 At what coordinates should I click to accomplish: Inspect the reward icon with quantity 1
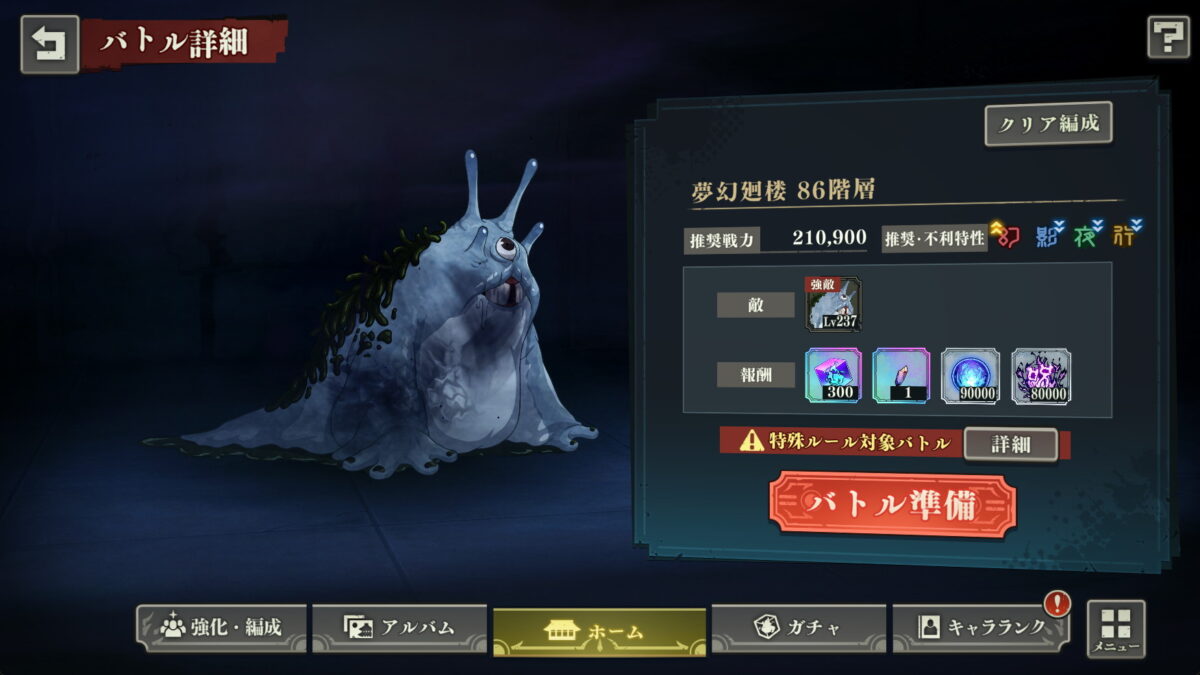[901, 376]
